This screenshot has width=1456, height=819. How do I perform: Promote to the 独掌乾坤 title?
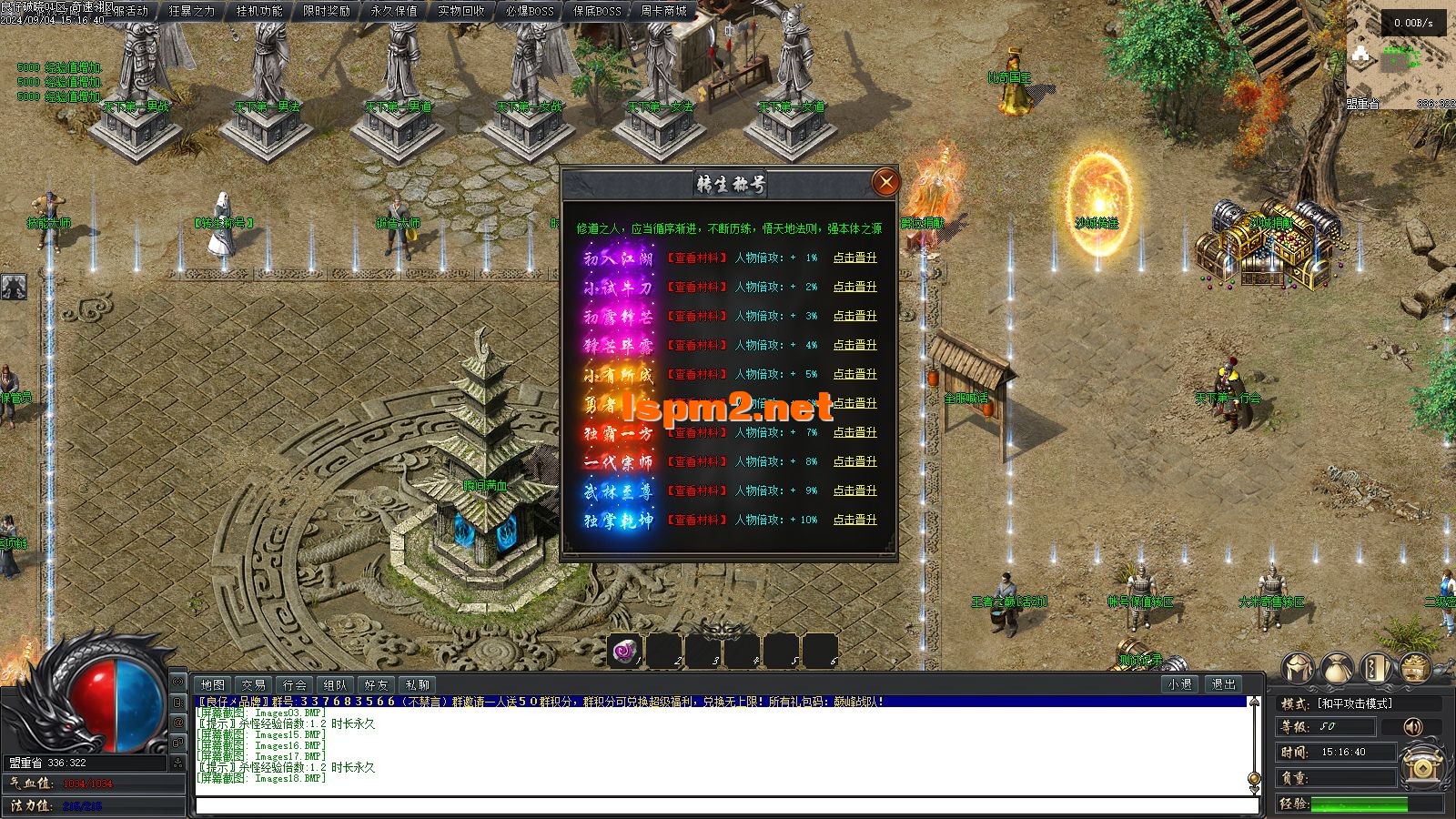pyautogui.click(x=854, y=520)
